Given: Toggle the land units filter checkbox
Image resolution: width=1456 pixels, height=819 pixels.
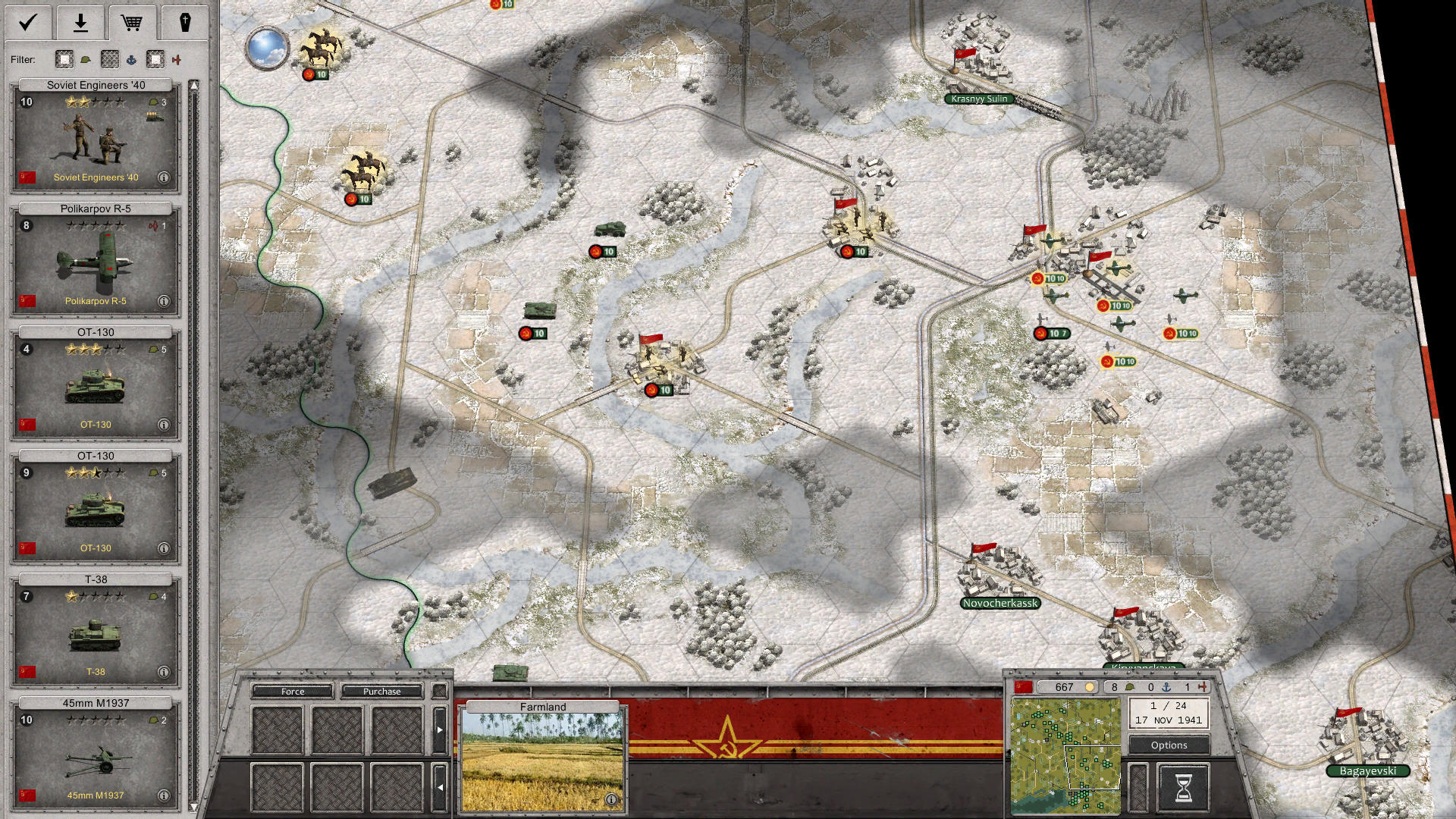Looking at the screenshot, I should tap(64, 59).
